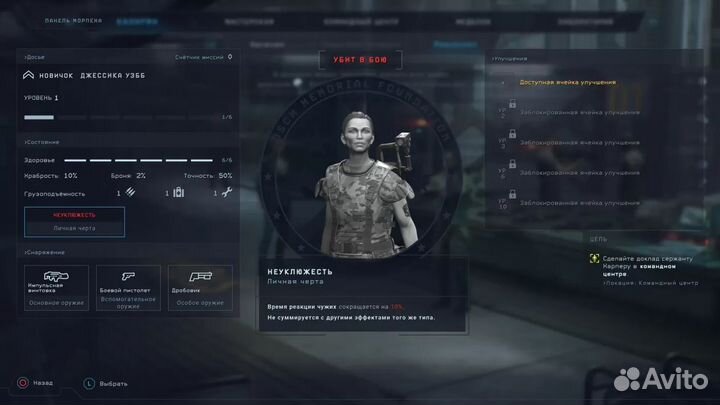Viewport: 720px width, 405px height.
Task: Choose the Импульсная винтовка primary weapon slot
Action: 57,288
